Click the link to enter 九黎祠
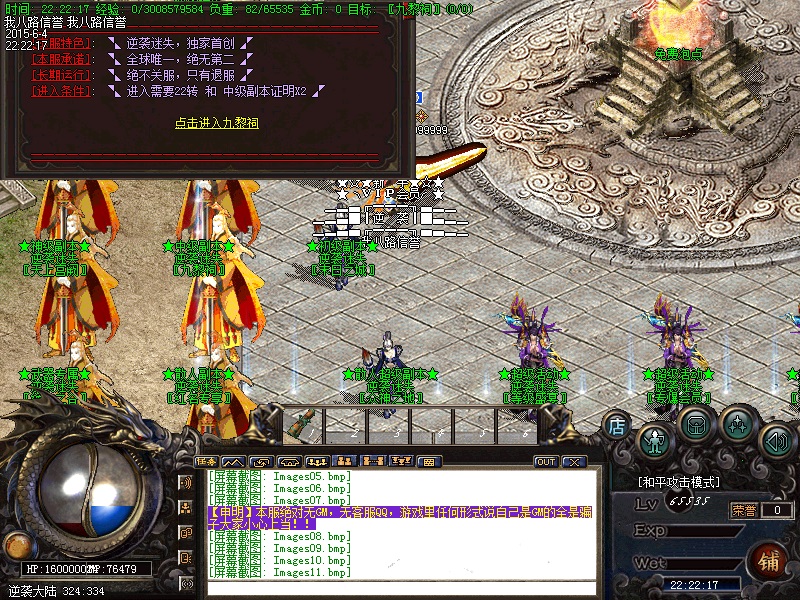This screenshot has height=600, width=800. [x=217, y=123]
